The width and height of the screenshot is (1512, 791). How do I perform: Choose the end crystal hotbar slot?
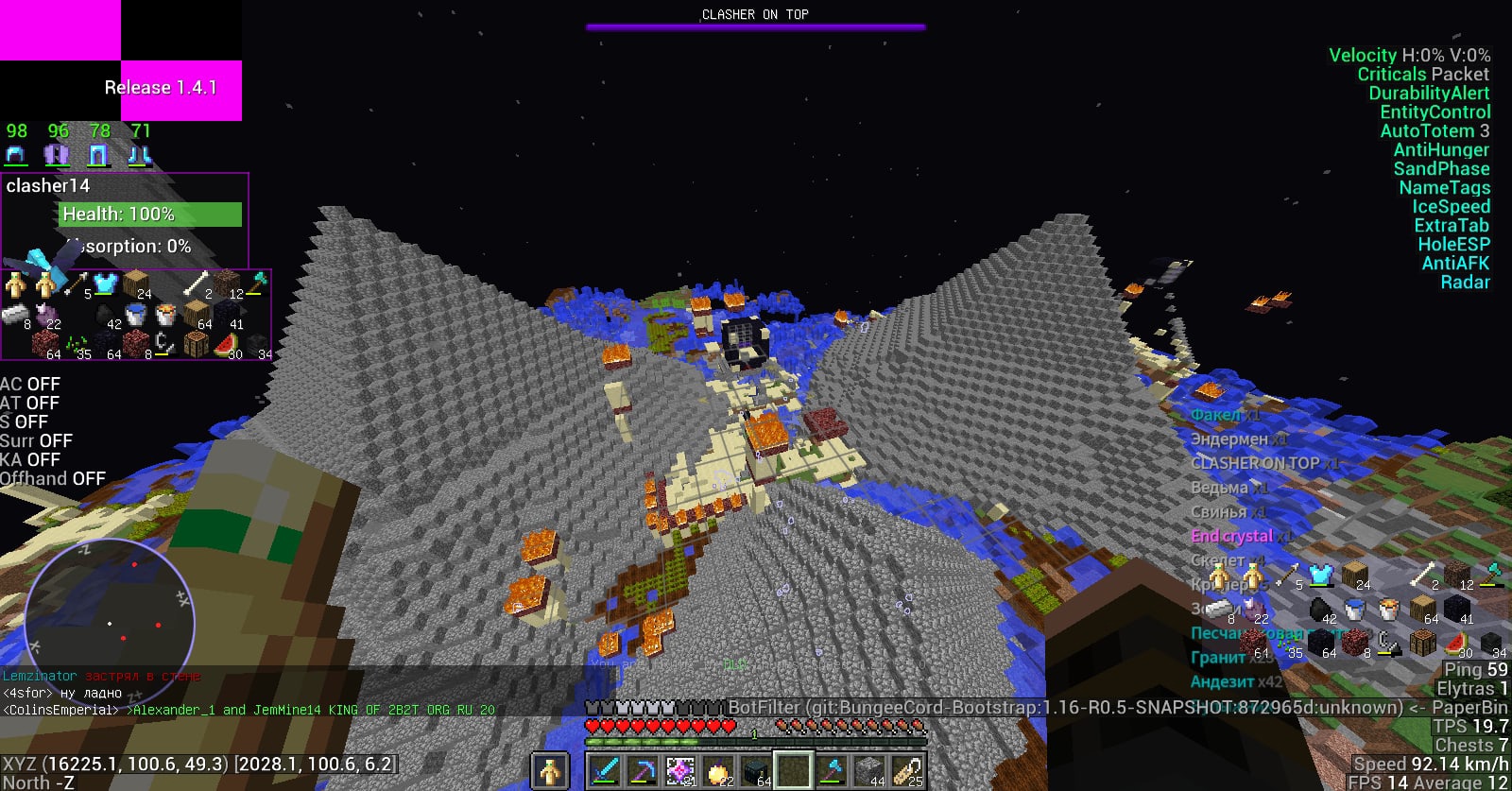680,771
